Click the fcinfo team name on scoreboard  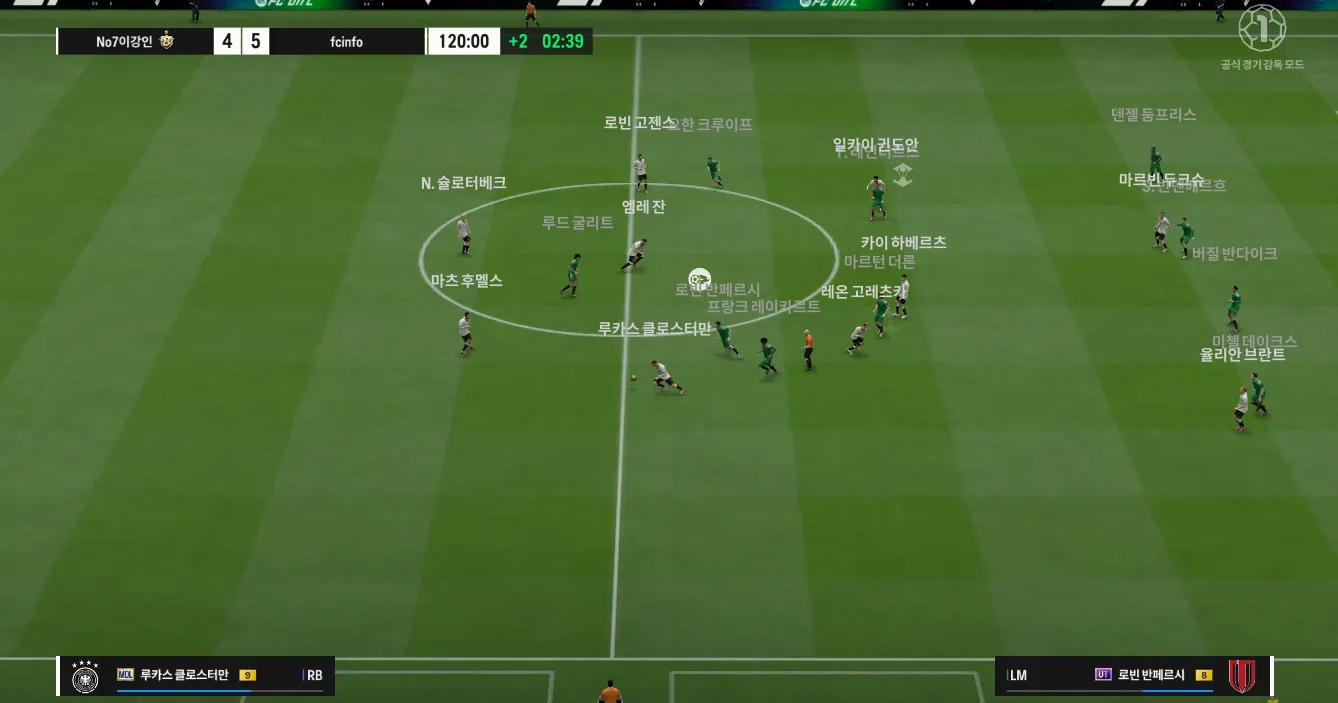pos(346,42)
